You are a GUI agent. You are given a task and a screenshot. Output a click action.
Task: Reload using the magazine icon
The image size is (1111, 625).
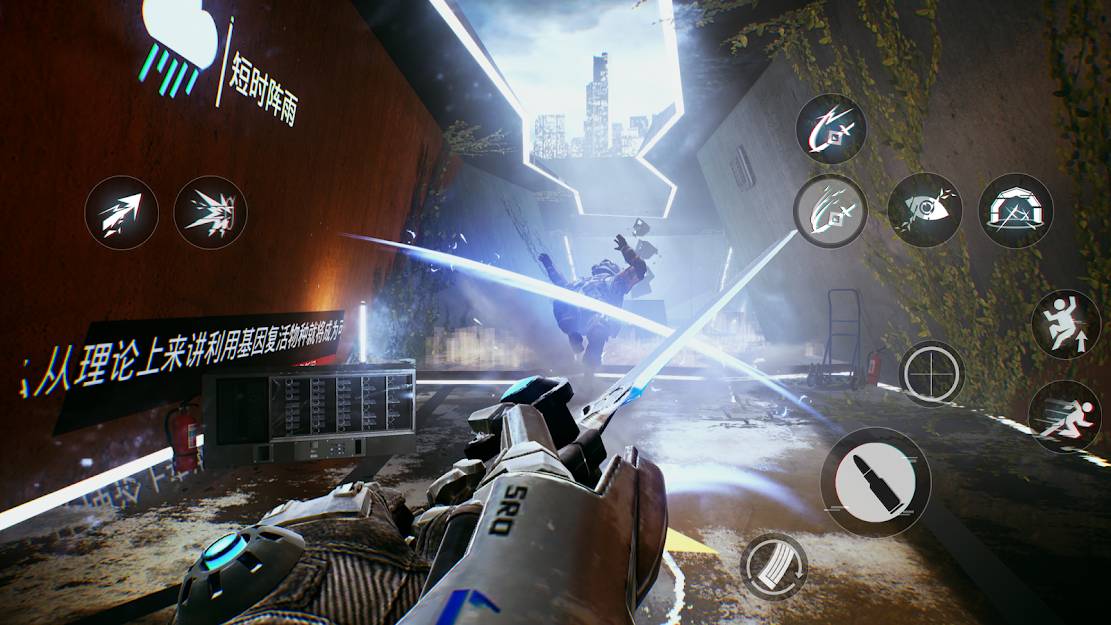(x=774, y=566)
